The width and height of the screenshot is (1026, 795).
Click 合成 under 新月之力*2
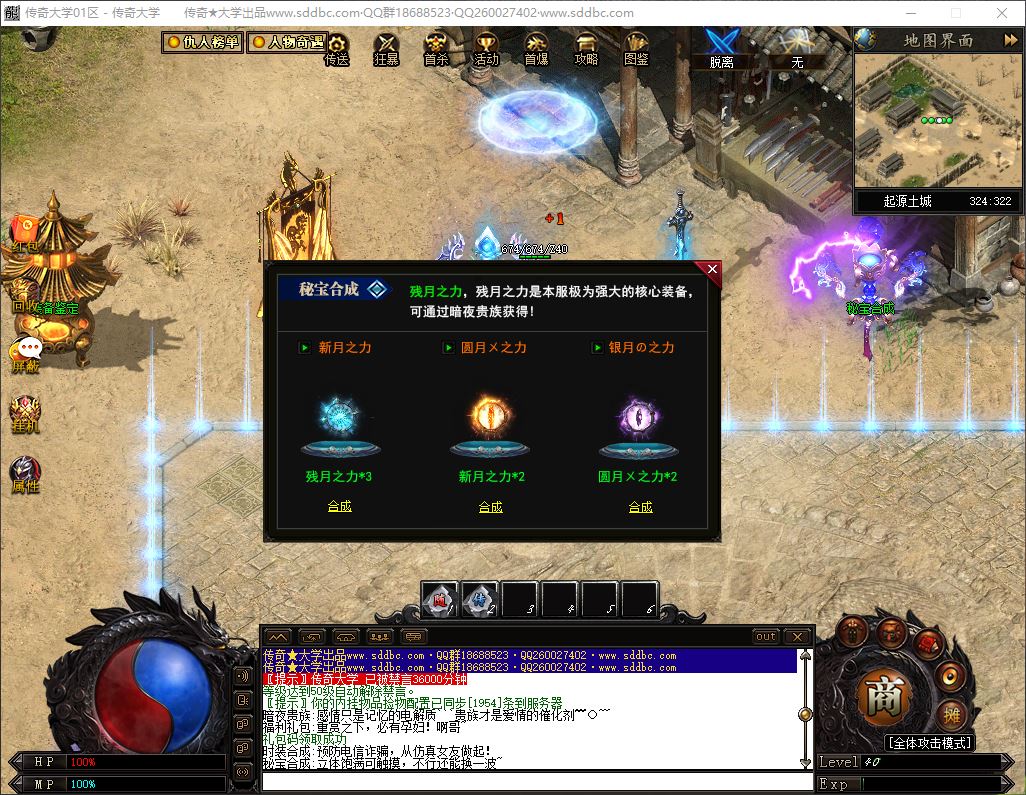[490, 507]
